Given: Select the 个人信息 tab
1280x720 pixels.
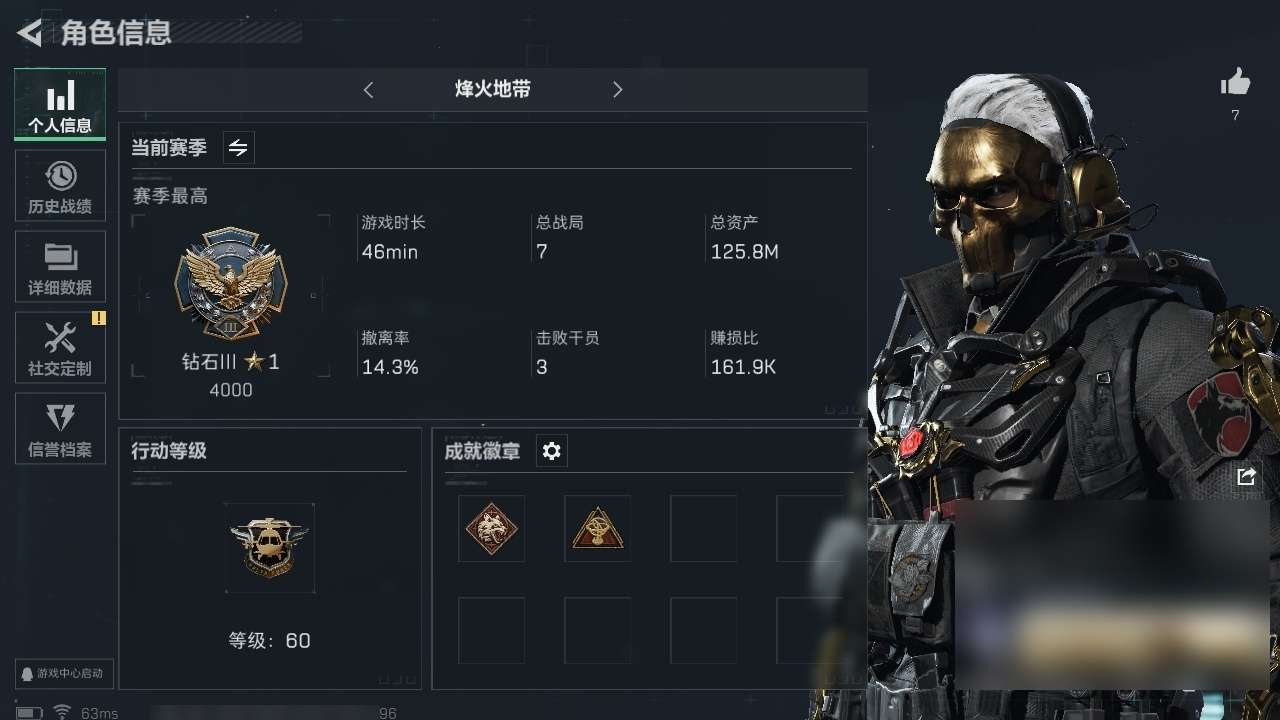Looking at the screenshot, I should (60, 105).
